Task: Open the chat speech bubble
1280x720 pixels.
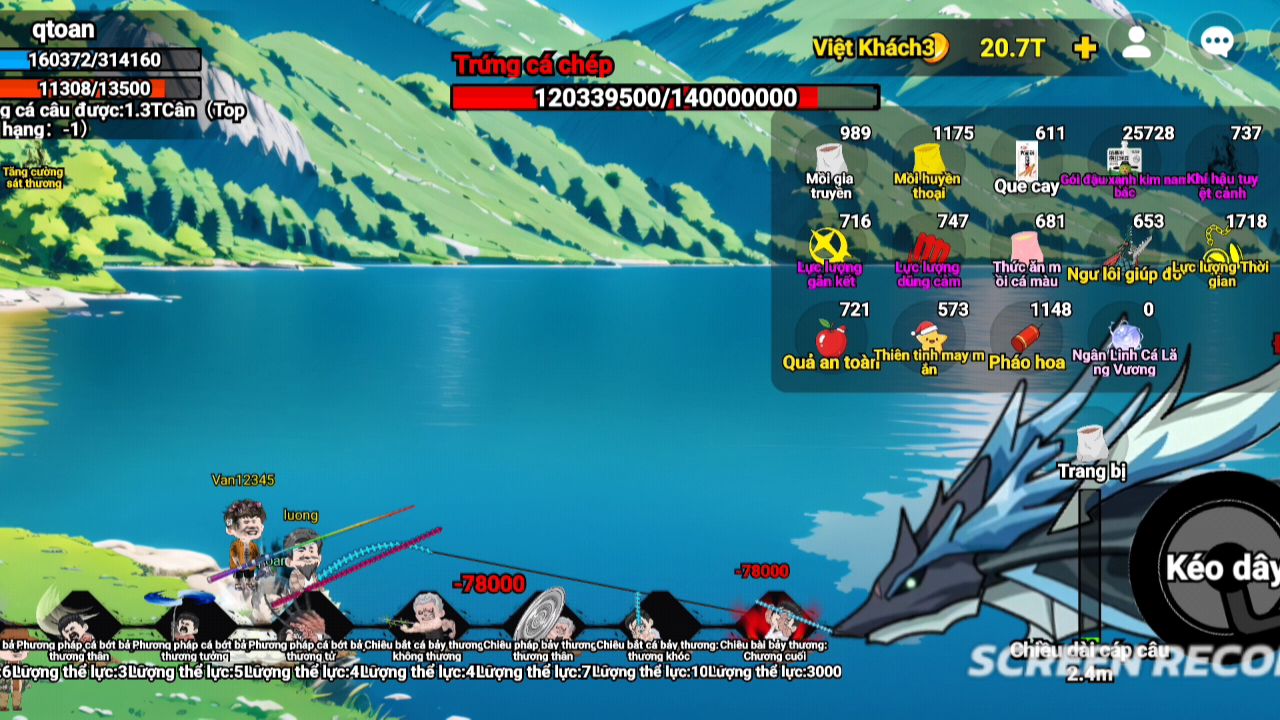Action: point(1216,44)
